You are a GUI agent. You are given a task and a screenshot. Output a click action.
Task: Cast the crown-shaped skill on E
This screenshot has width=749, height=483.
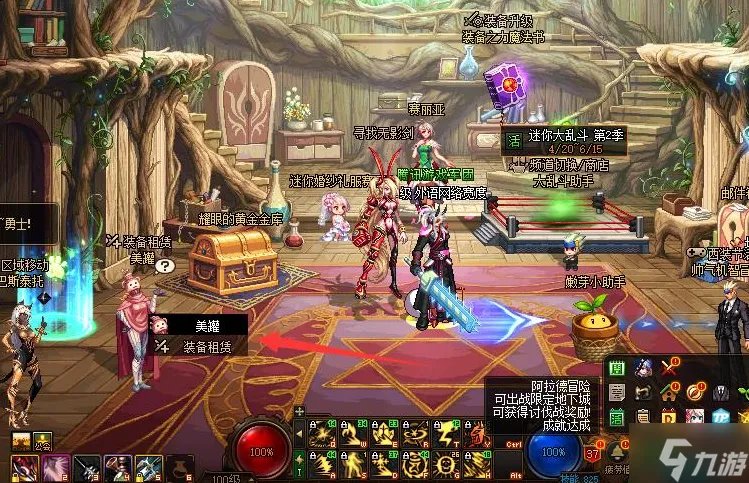click(384, 434)
